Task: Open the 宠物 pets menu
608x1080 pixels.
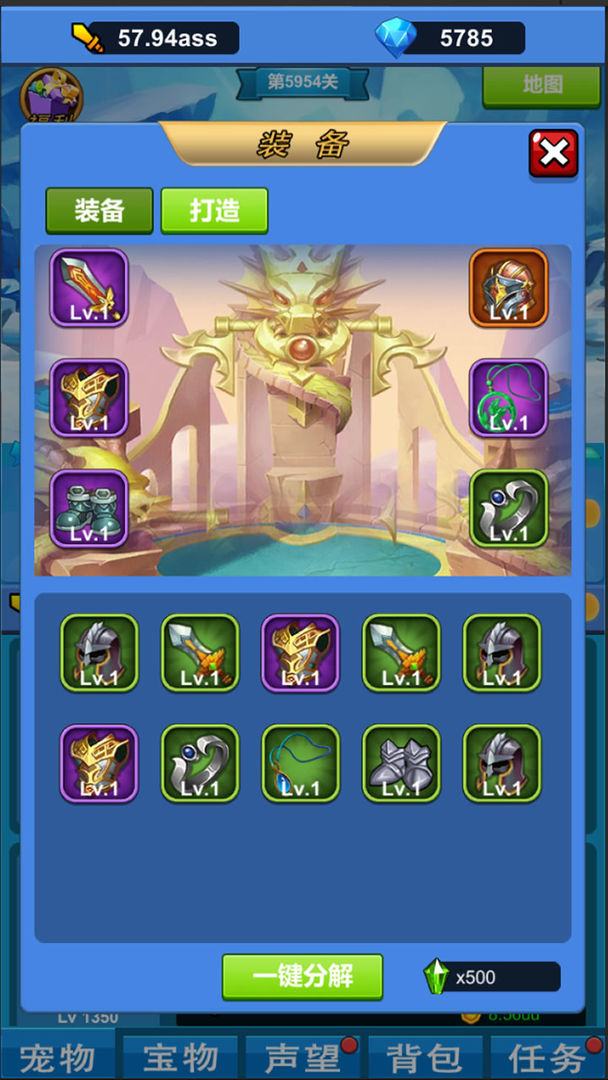Action: coord(57,1058)
